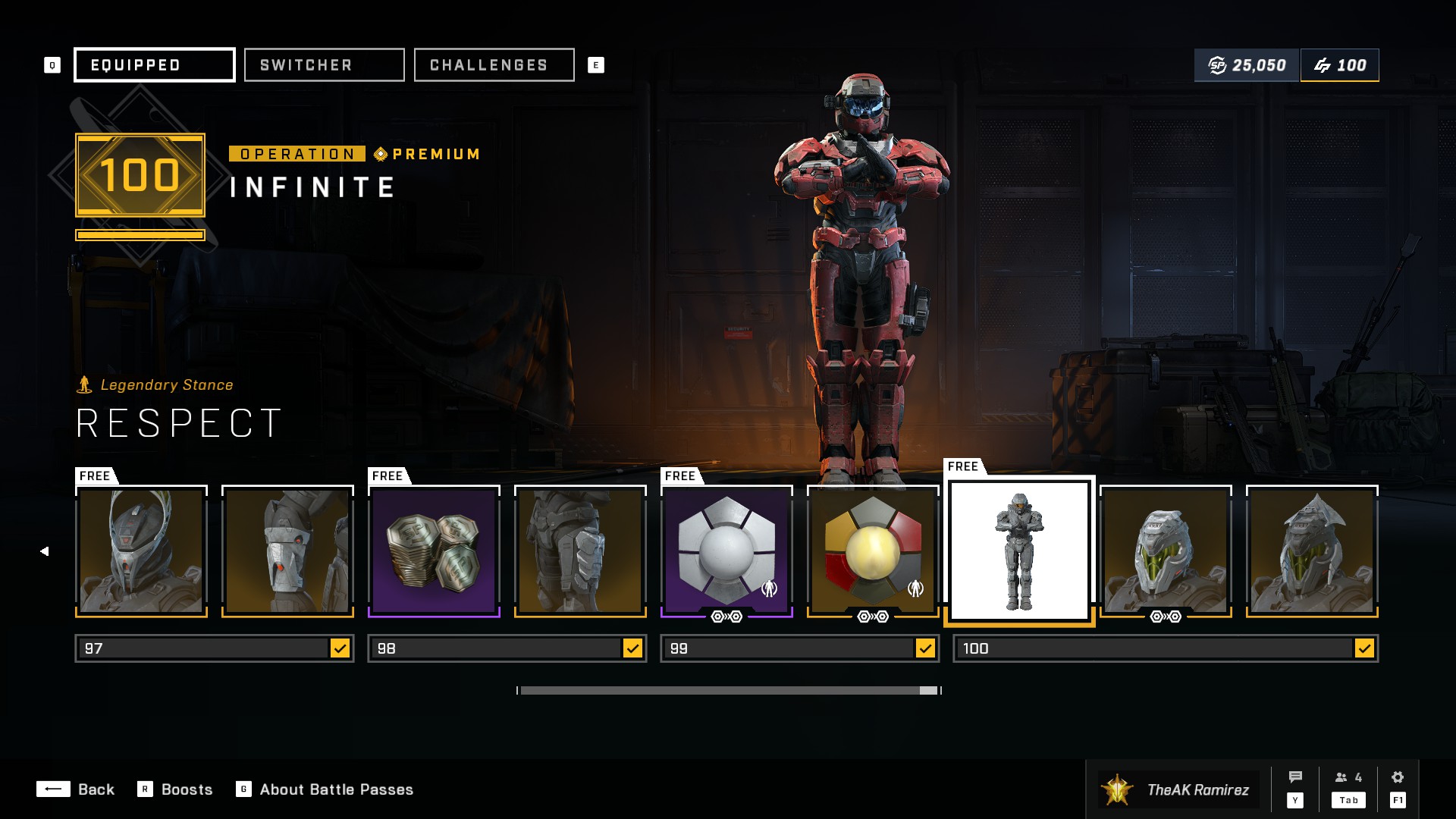Choose the level 97 shoulder armor reward

pos(287,551)
